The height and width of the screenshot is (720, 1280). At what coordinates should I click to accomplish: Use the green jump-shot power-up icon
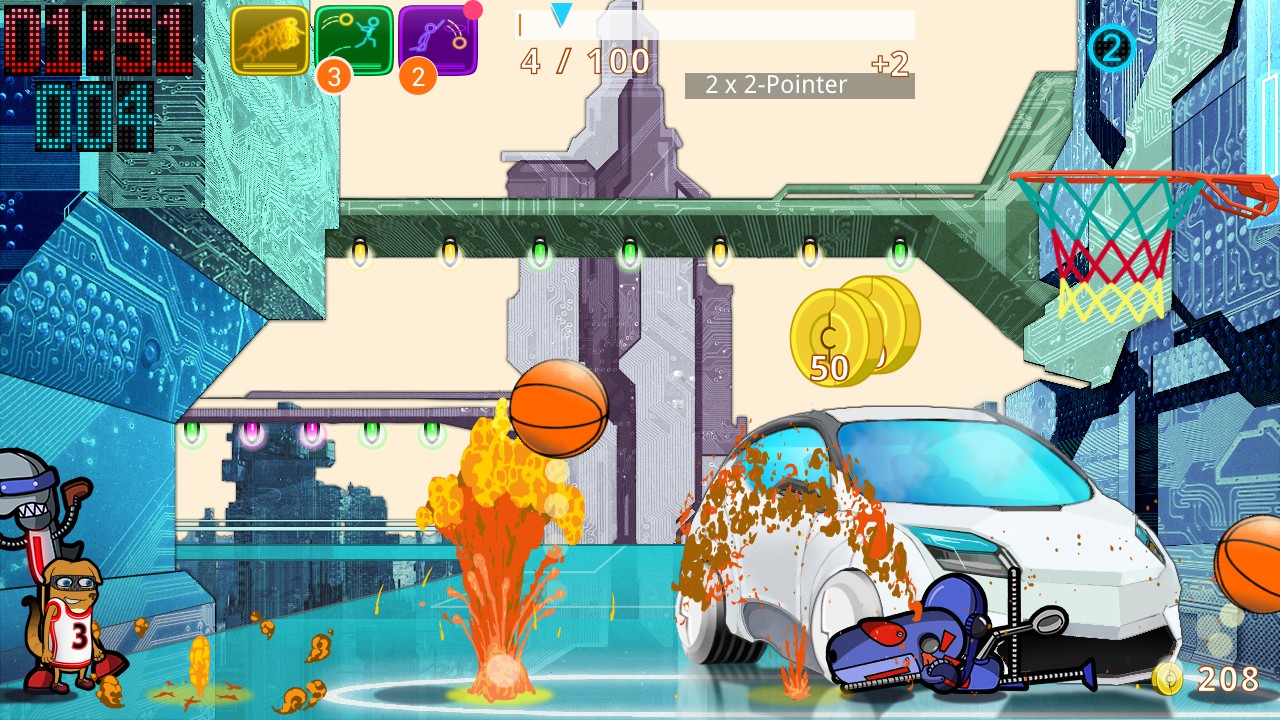coord(354,41)
